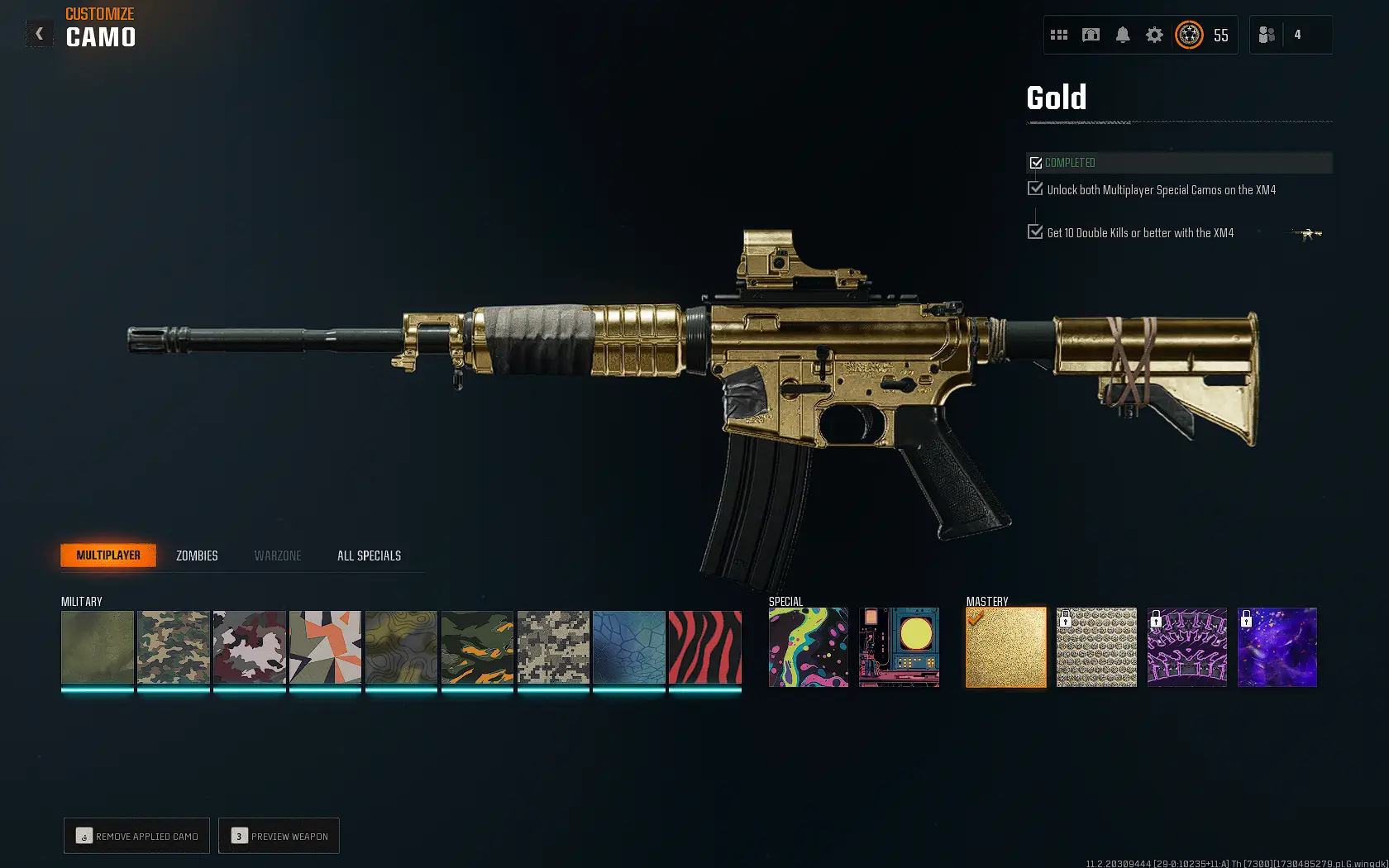The width and height of the screenshot is (1389, 868).
Task: Switch to the ZOMBIES tab
Action: pos(196,556)
